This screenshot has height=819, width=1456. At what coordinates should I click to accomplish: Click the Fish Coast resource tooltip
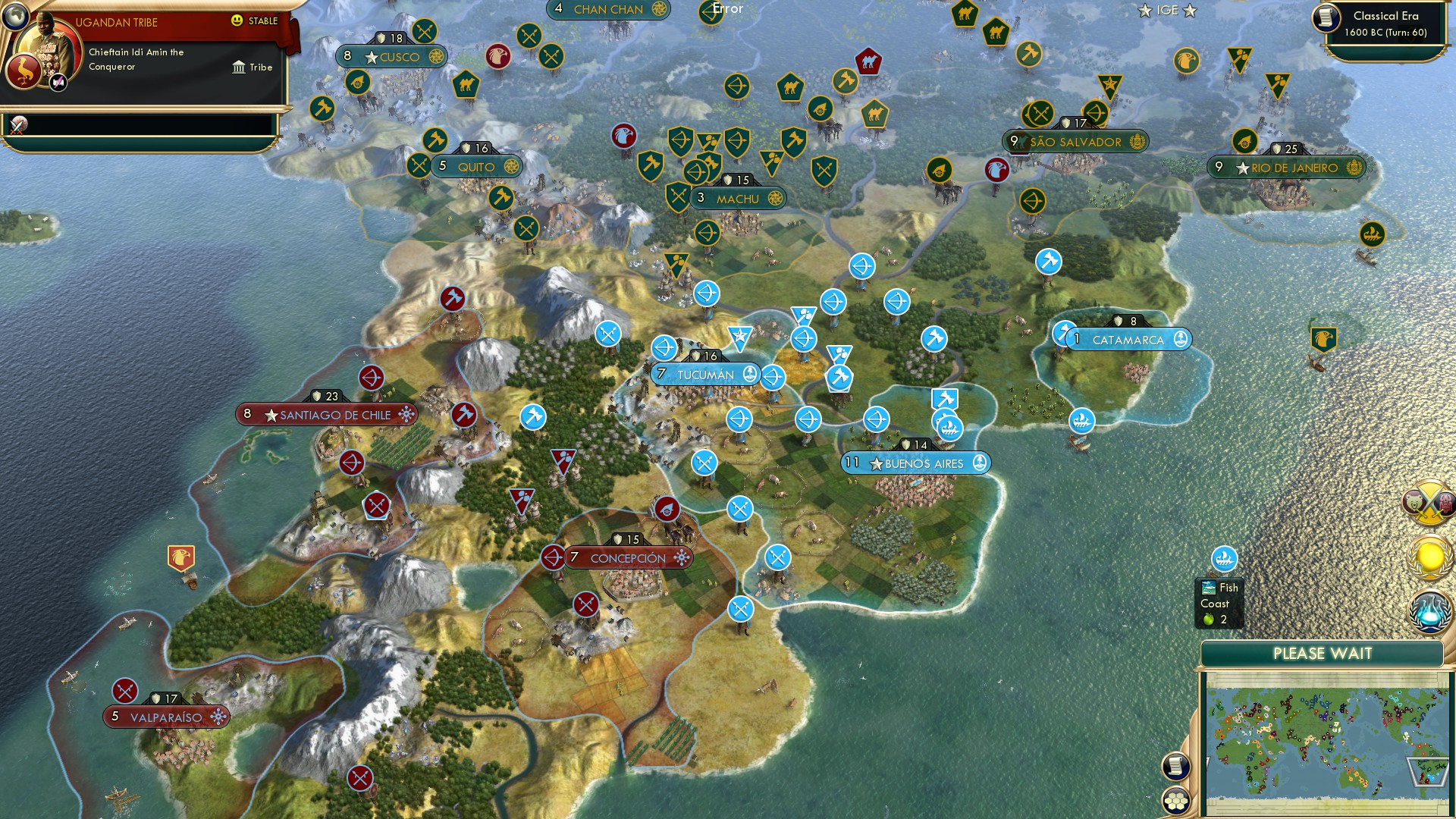1218,601
